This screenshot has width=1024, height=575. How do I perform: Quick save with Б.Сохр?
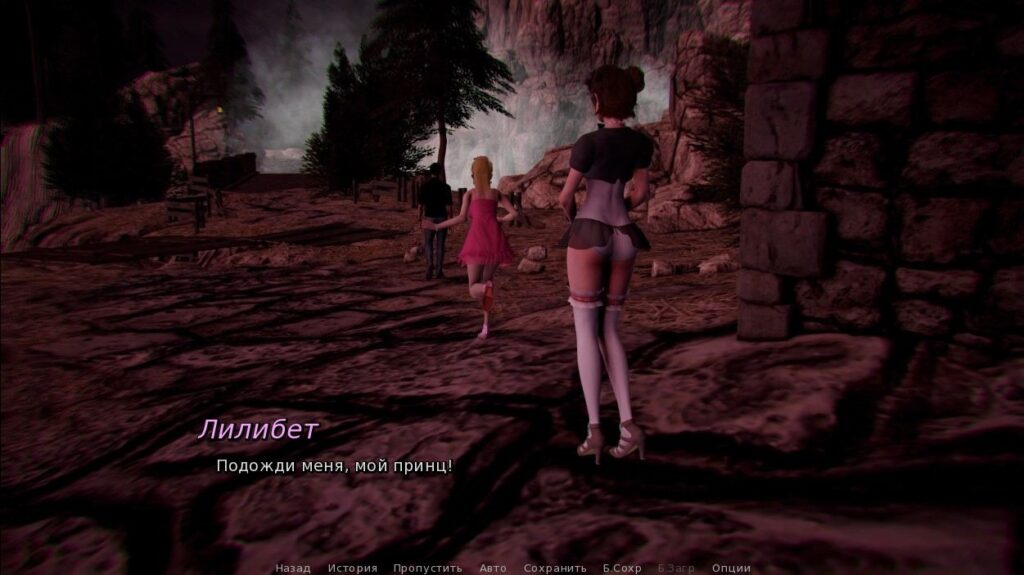[x=622, y=568]
